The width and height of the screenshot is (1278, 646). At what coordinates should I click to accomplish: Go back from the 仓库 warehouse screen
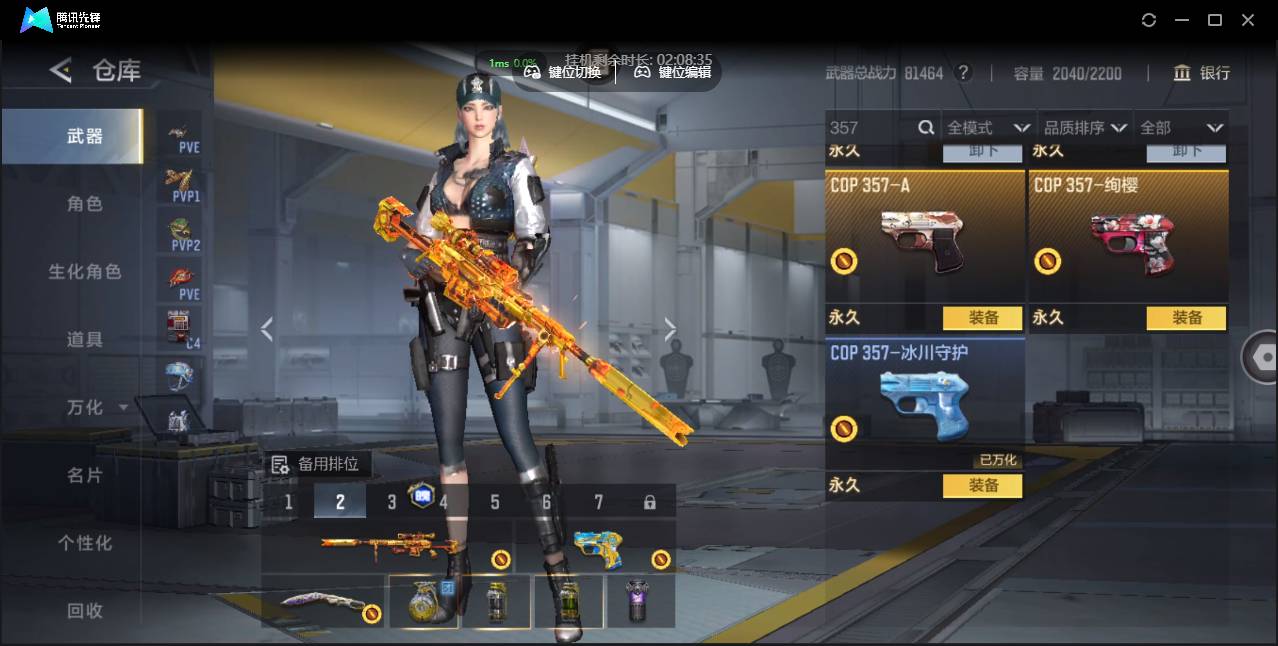[x=61, y=70]
